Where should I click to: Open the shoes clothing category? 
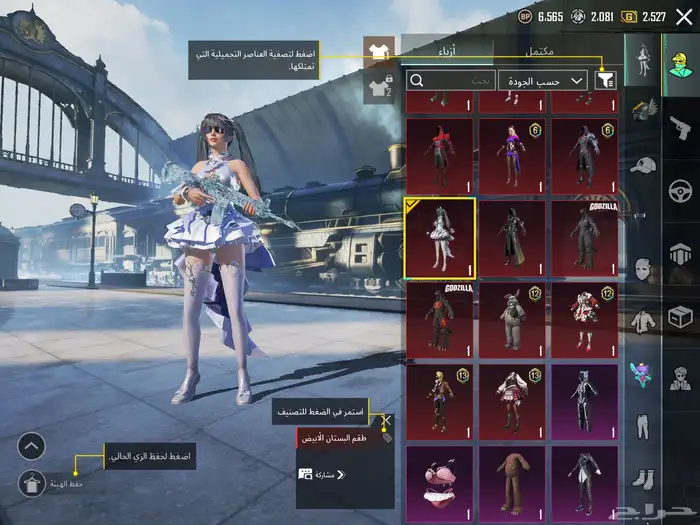coord(642,480)
